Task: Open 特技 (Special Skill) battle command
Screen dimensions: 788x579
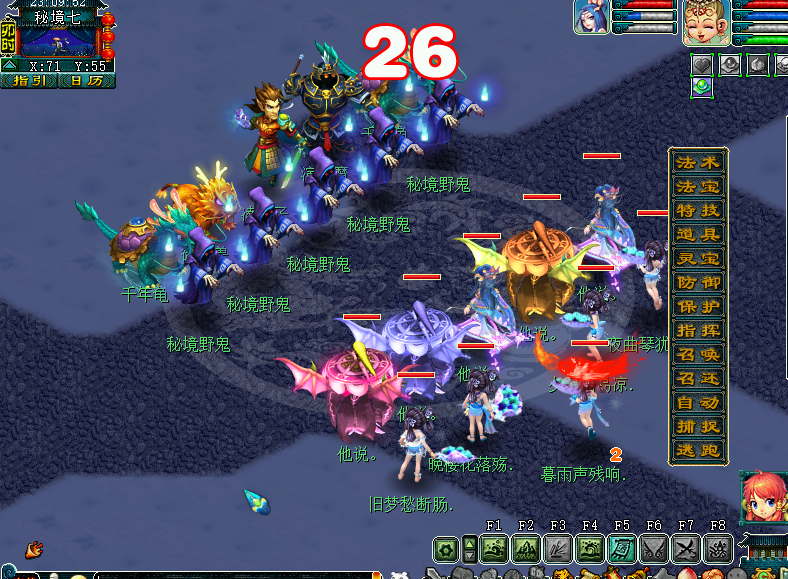Action: tap(697, 210)
